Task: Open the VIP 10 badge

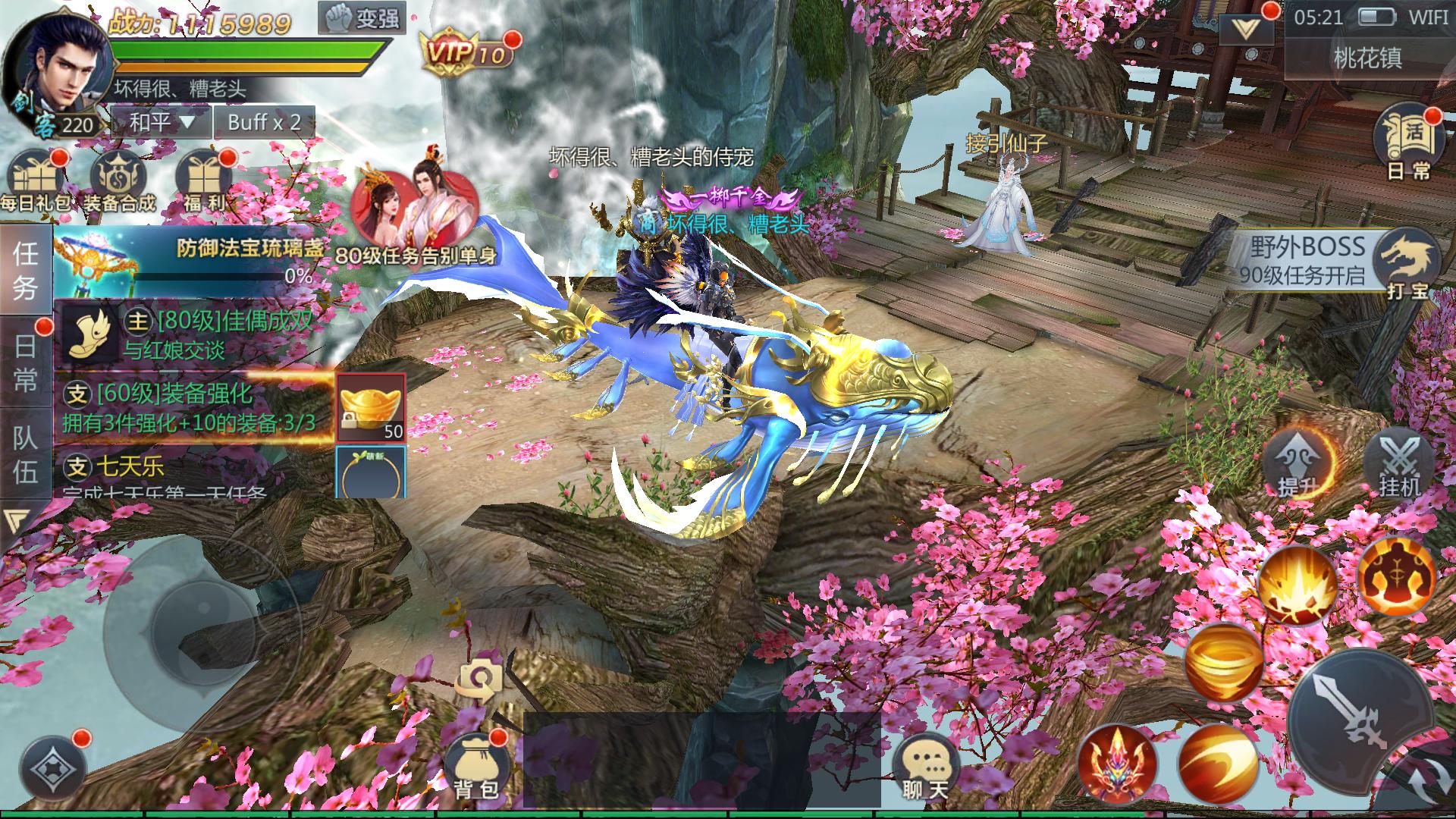Action: [x=466, y=53]
